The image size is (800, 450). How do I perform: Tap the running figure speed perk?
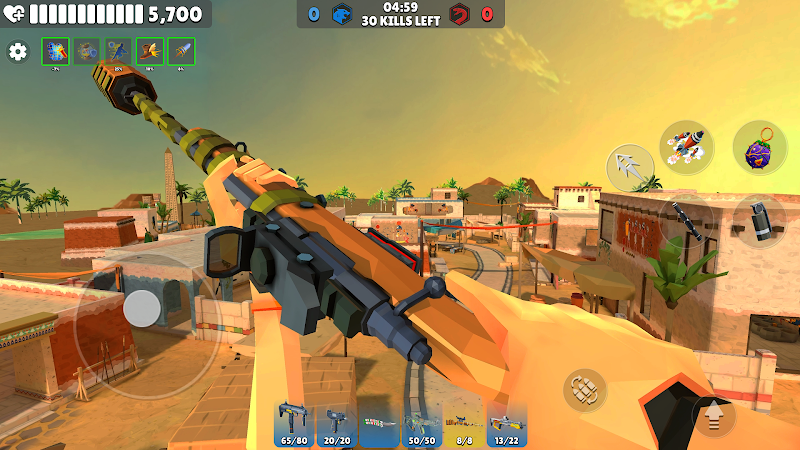[x=119, y=52]
